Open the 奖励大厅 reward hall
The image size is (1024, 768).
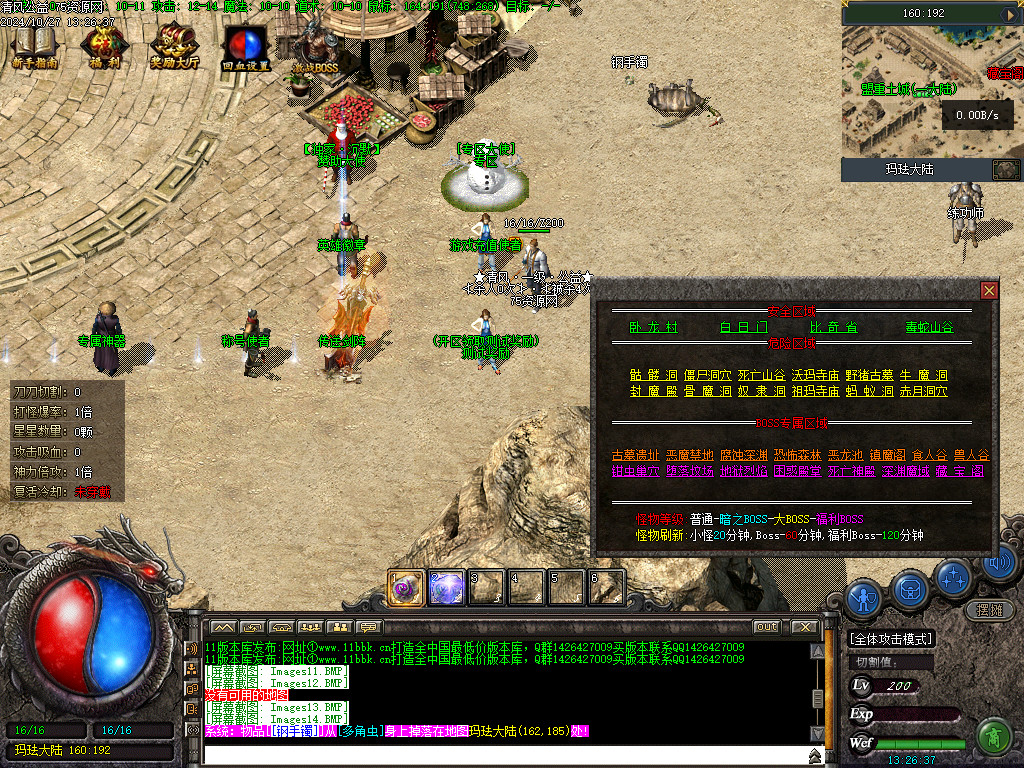(x=175, y=47)
